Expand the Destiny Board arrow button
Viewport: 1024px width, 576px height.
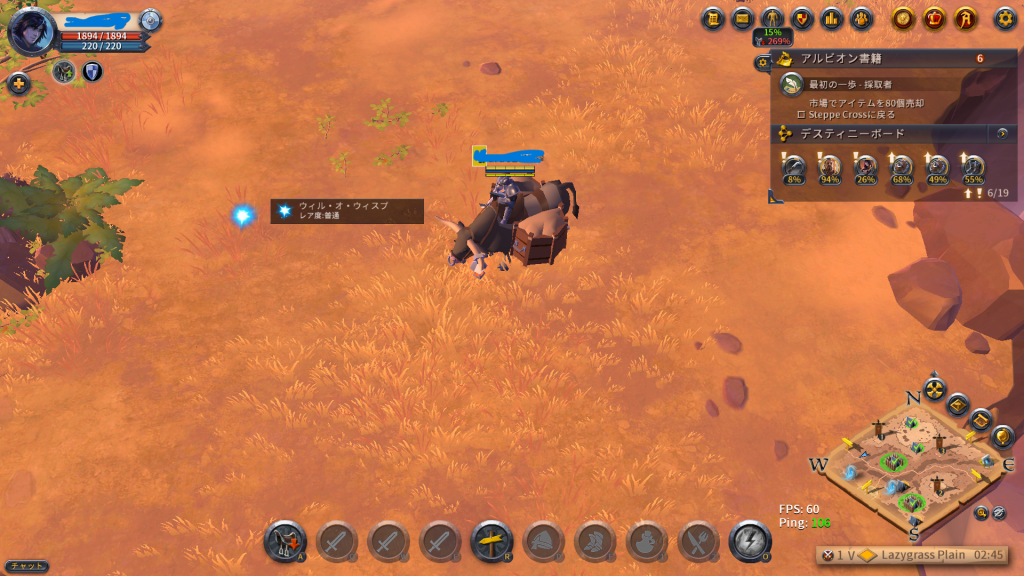tap(1002, 133)
